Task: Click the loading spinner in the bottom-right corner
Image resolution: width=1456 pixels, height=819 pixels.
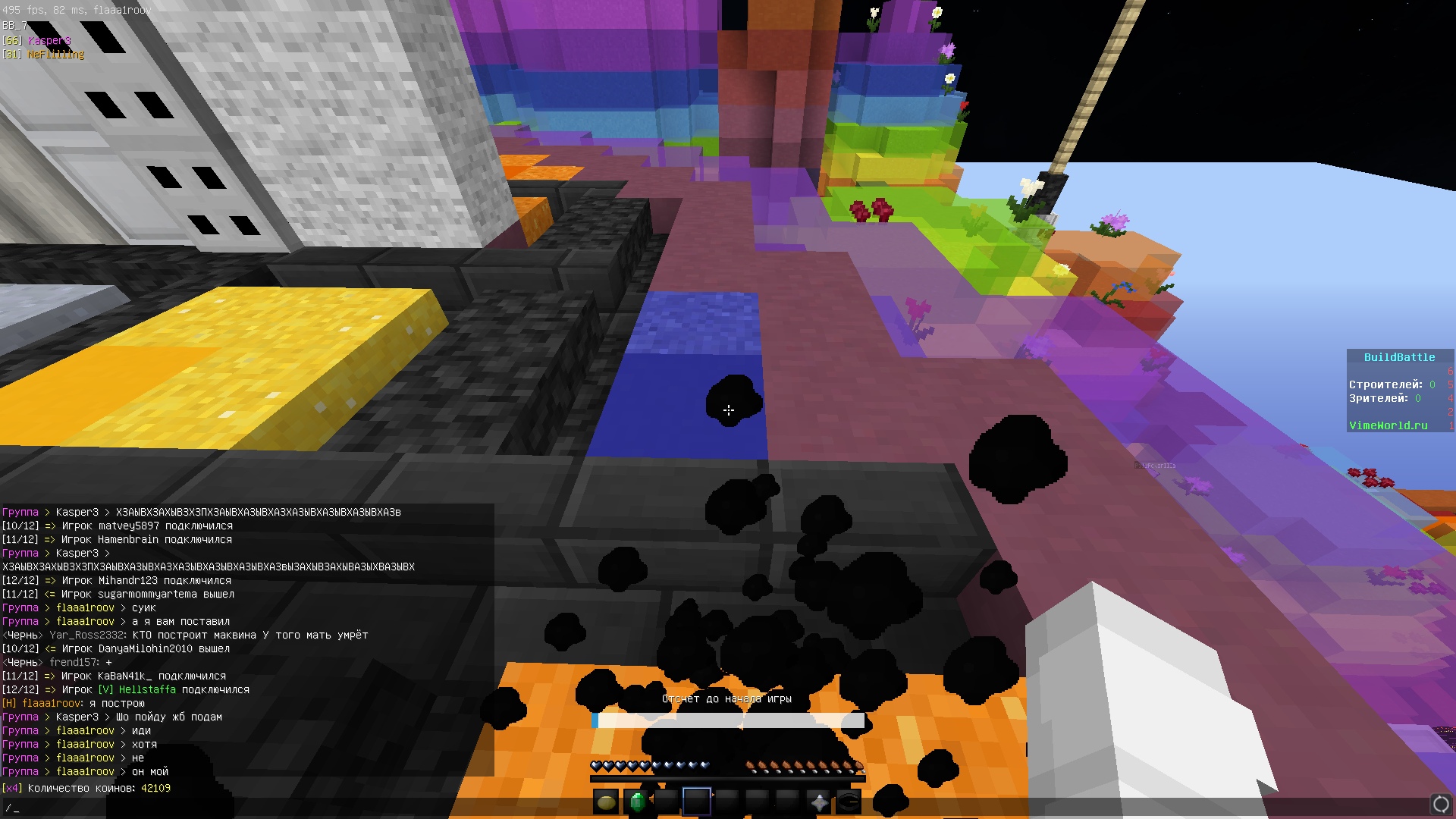Action: tap(1440, 803)
